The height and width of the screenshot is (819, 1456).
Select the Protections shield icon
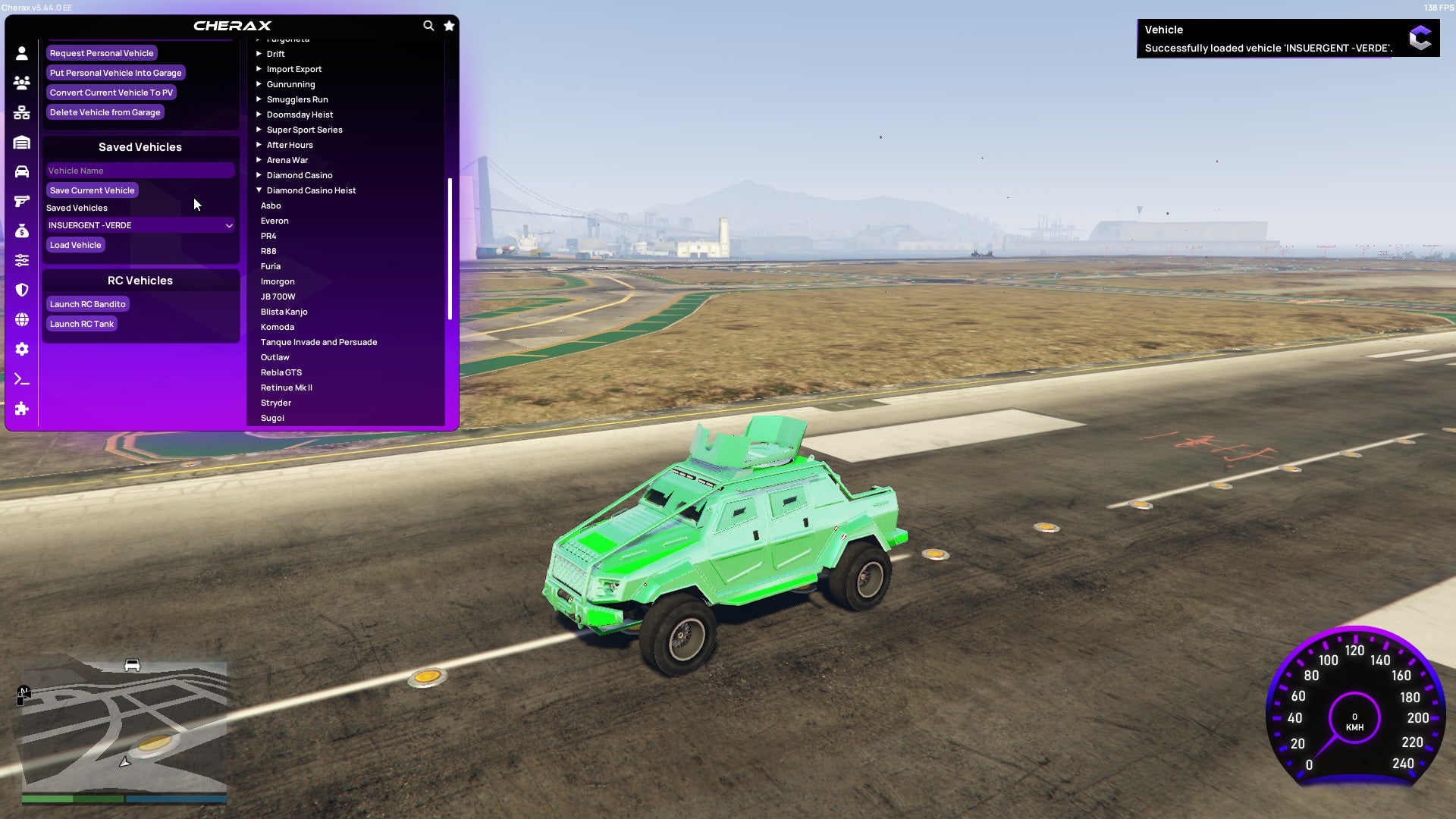coord(22,290)
